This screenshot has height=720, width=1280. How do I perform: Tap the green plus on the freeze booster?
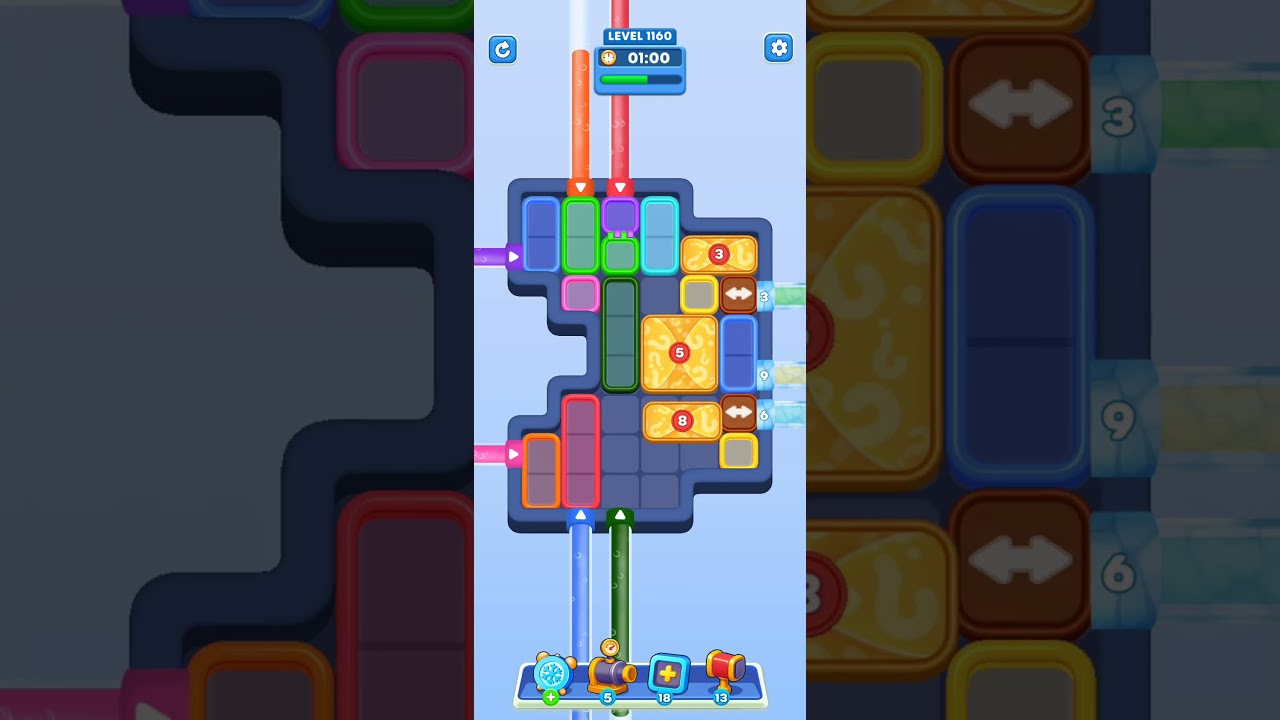coord(551,697)
